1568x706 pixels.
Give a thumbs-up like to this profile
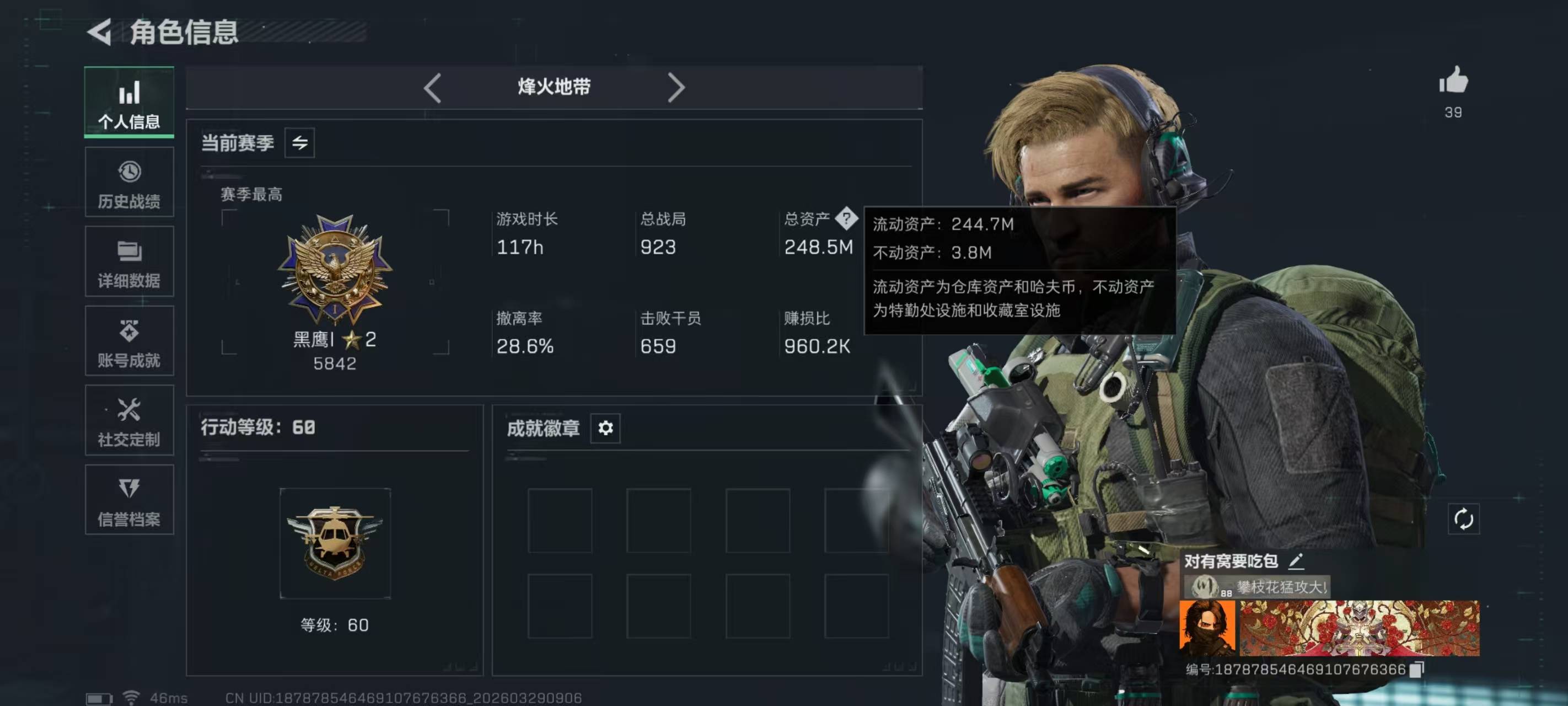click(x=1453, y=81)
